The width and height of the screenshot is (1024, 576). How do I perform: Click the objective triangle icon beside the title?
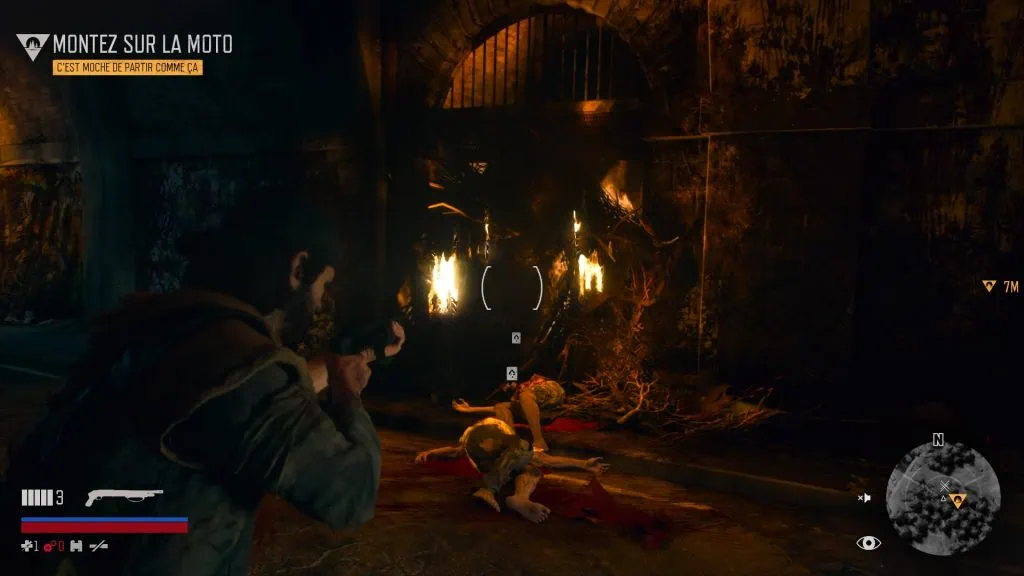coord(32,45)
